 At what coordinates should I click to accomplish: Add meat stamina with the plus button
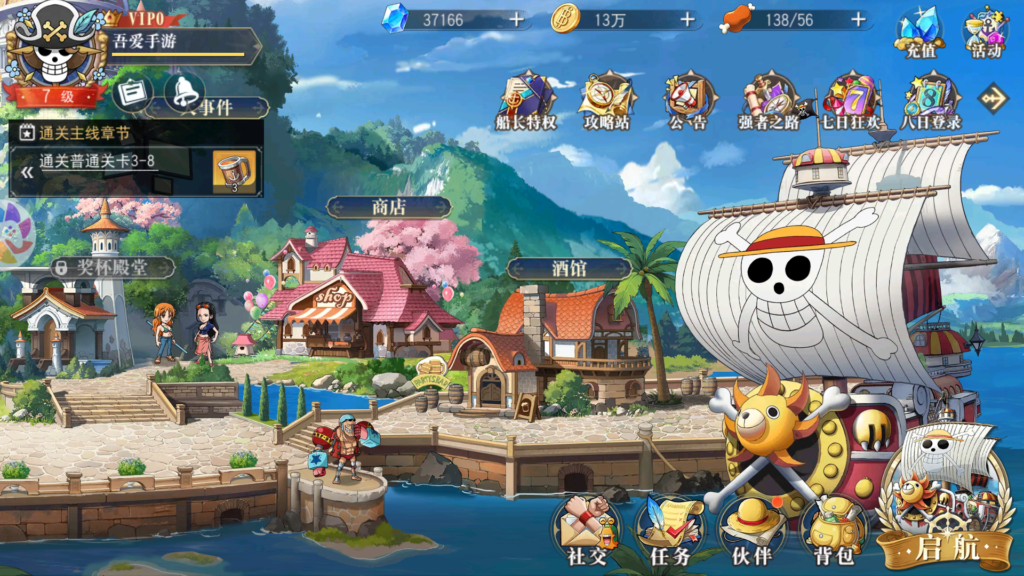point(858,19)
